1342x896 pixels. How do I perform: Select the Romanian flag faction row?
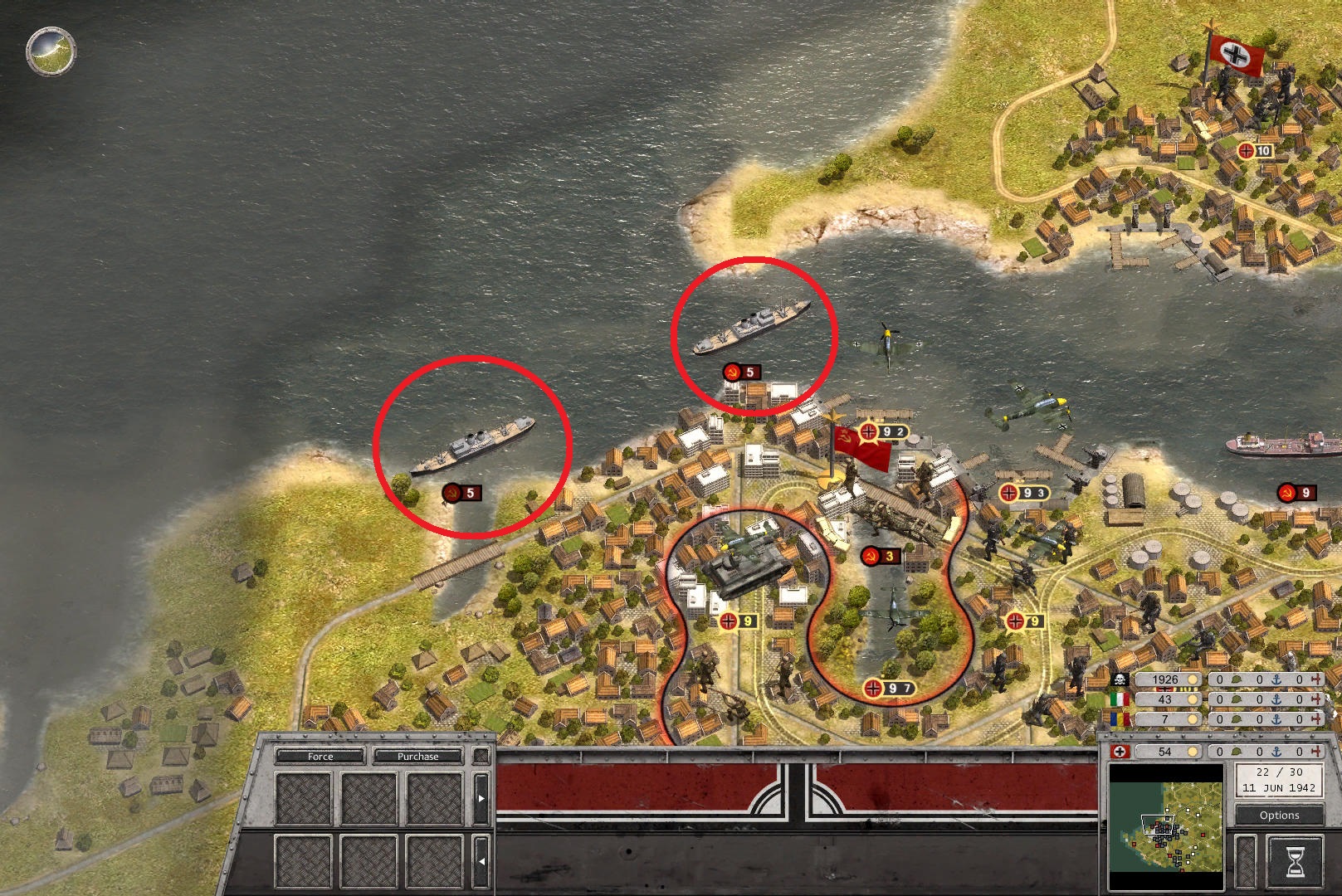tap(1120, 718)
